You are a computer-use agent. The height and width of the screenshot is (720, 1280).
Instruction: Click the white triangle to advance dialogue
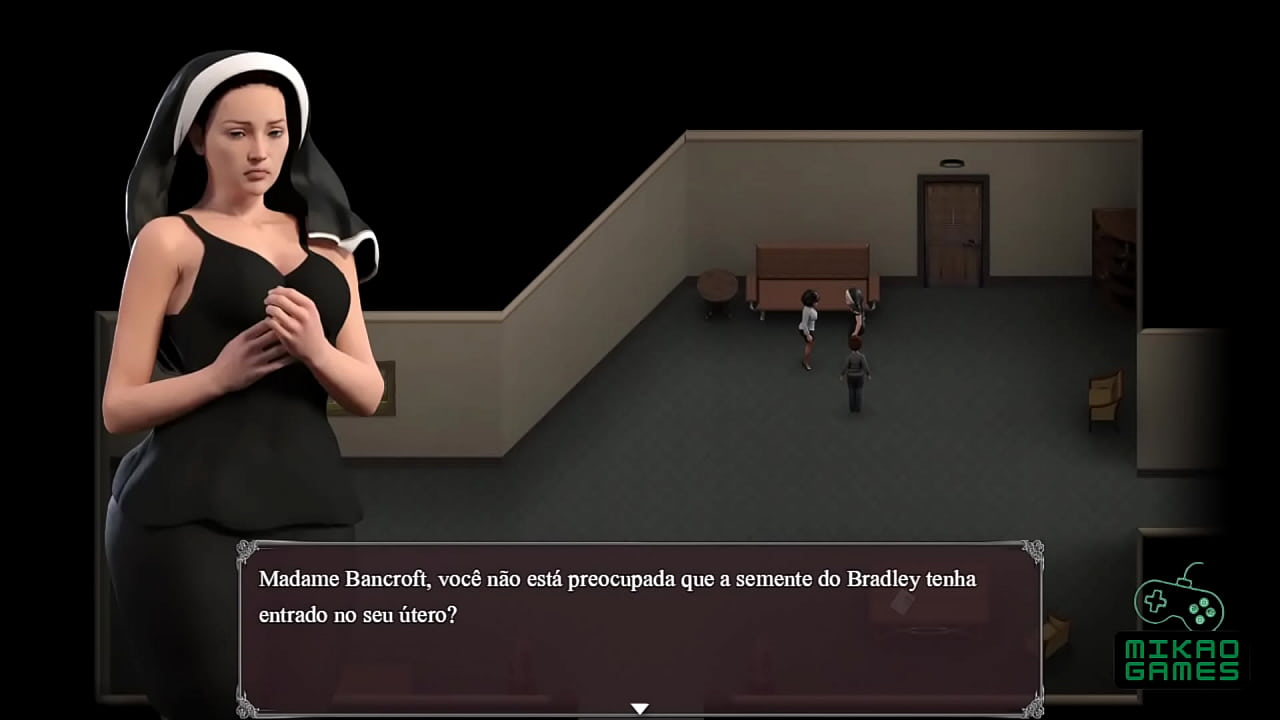[x=640, y=706]
